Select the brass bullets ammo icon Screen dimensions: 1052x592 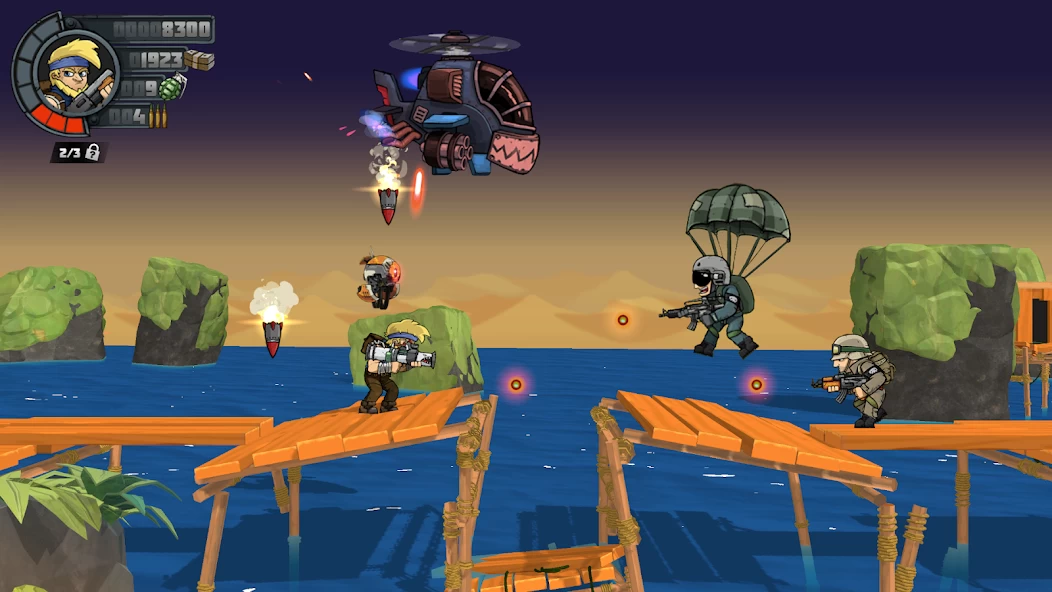pyautogui.click(x=157, y=118)
